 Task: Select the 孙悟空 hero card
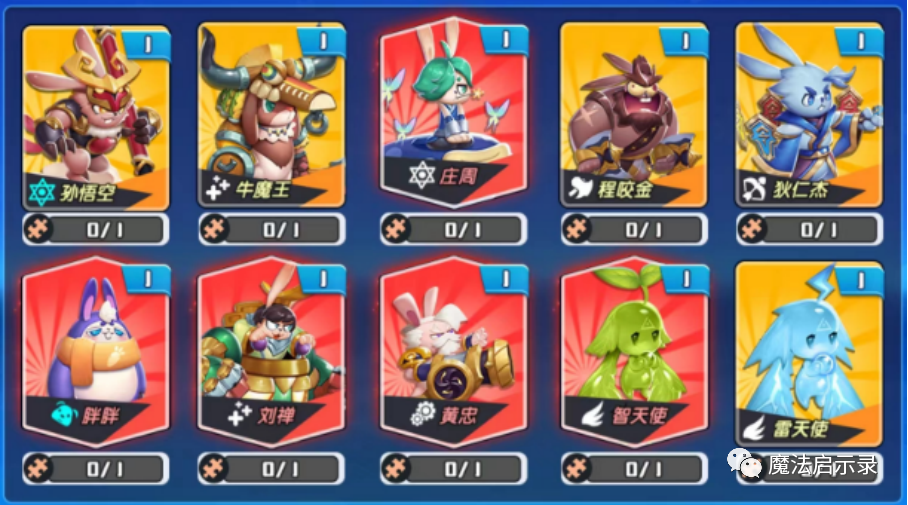pyautogui.click(x=96, y=115)
